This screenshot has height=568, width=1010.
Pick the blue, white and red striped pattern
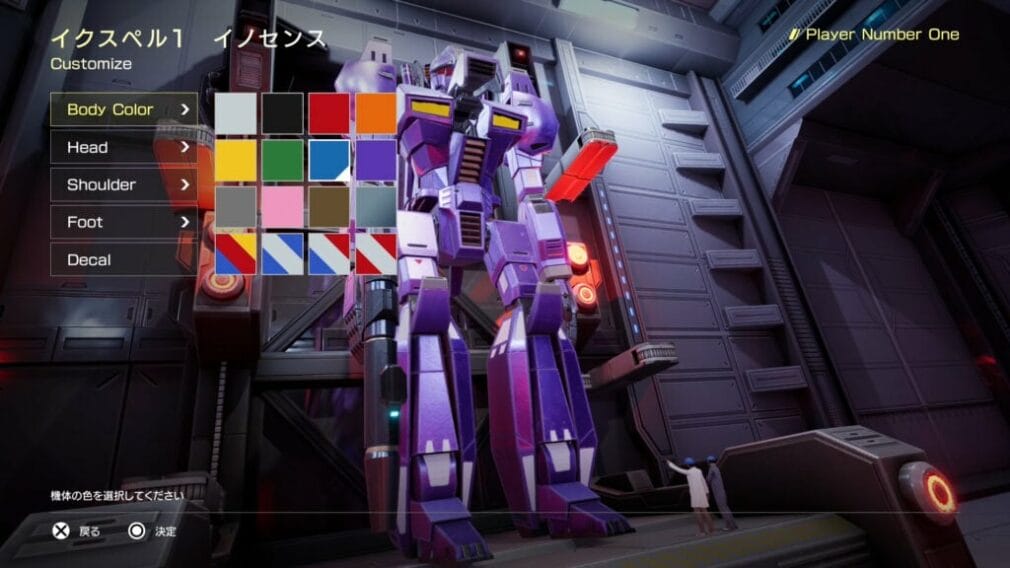329,254
